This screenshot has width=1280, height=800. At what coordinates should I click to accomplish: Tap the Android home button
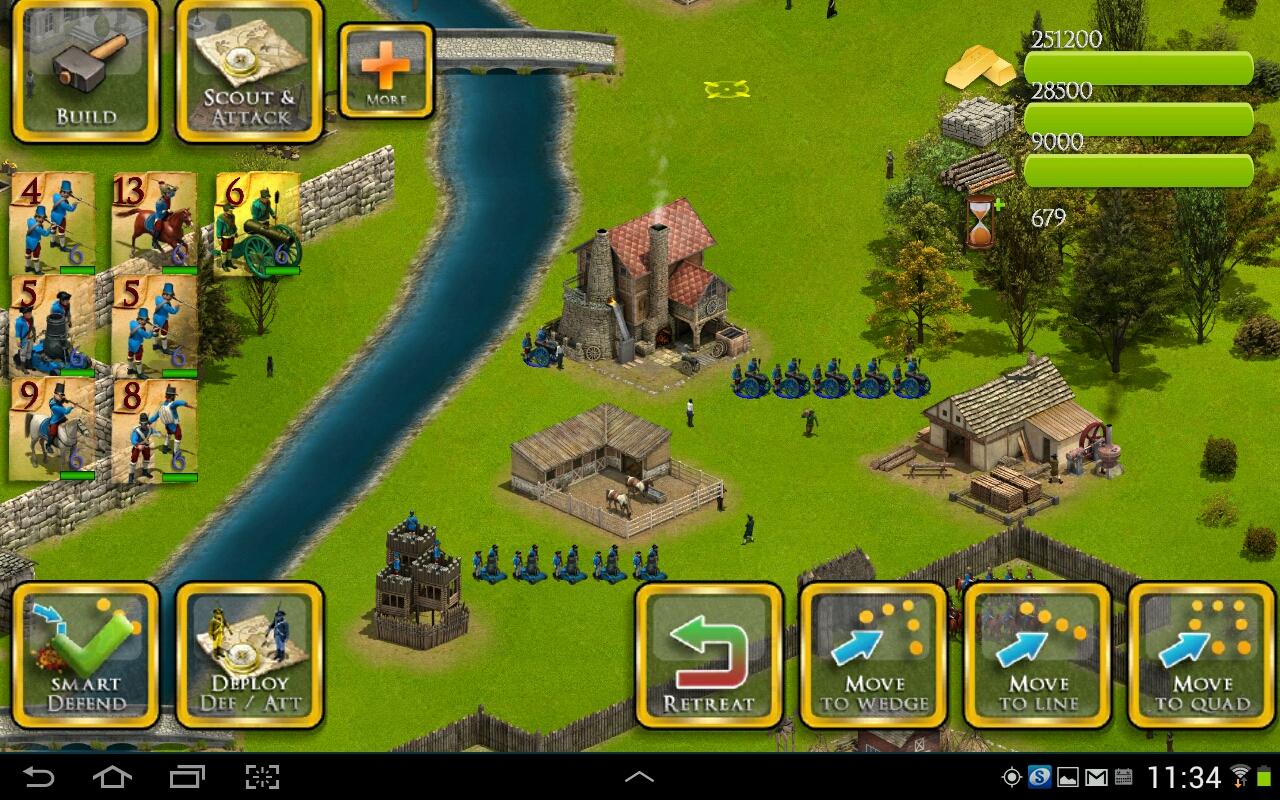point(112,777)
